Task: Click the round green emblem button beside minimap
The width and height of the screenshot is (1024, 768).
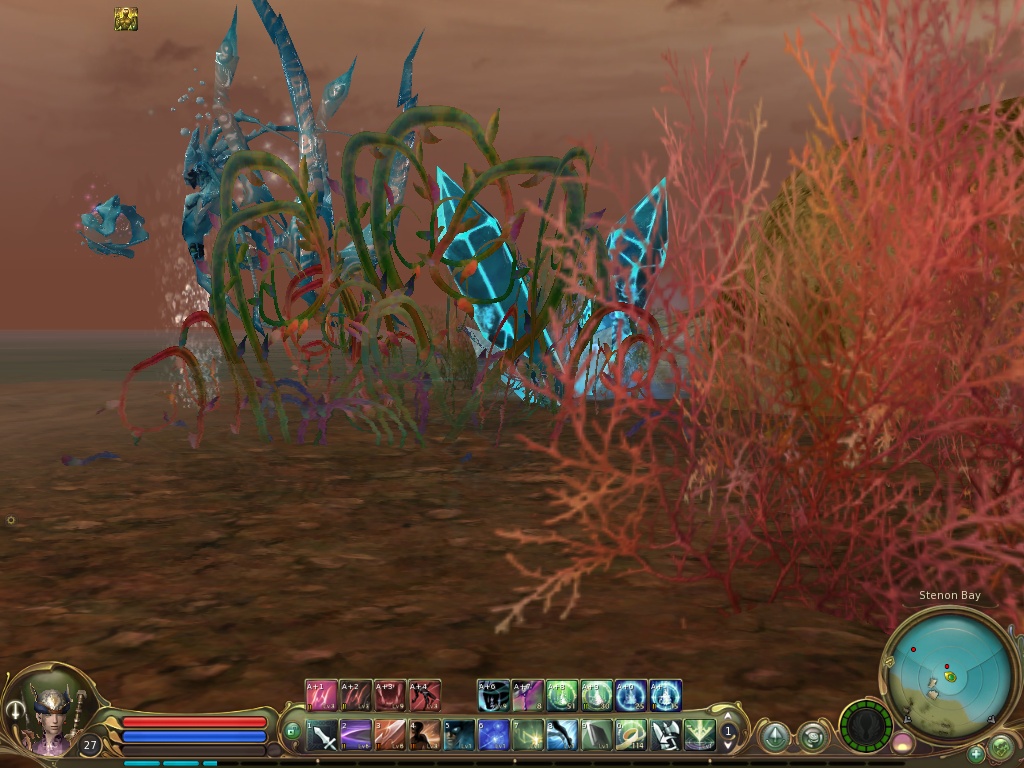Action: [x=1001, y=746]
